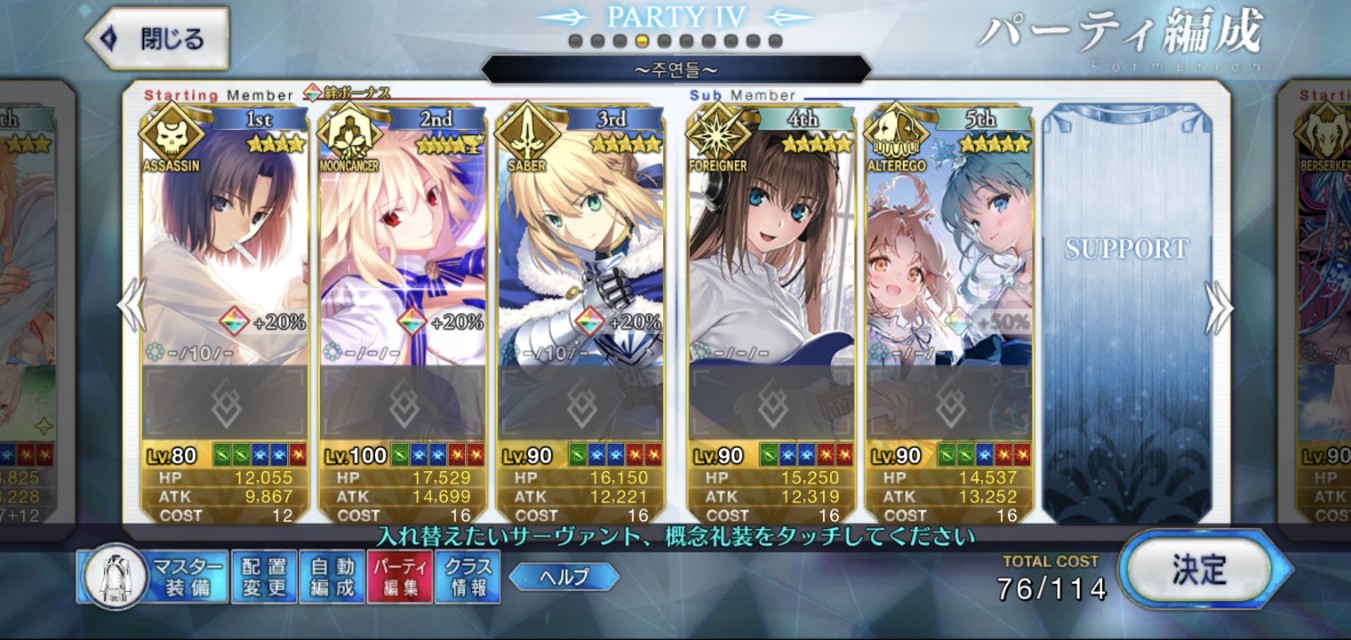The image size is (1351, 640).
Task: Confirm the party with 決定 button
Action: pos(1200,571)
